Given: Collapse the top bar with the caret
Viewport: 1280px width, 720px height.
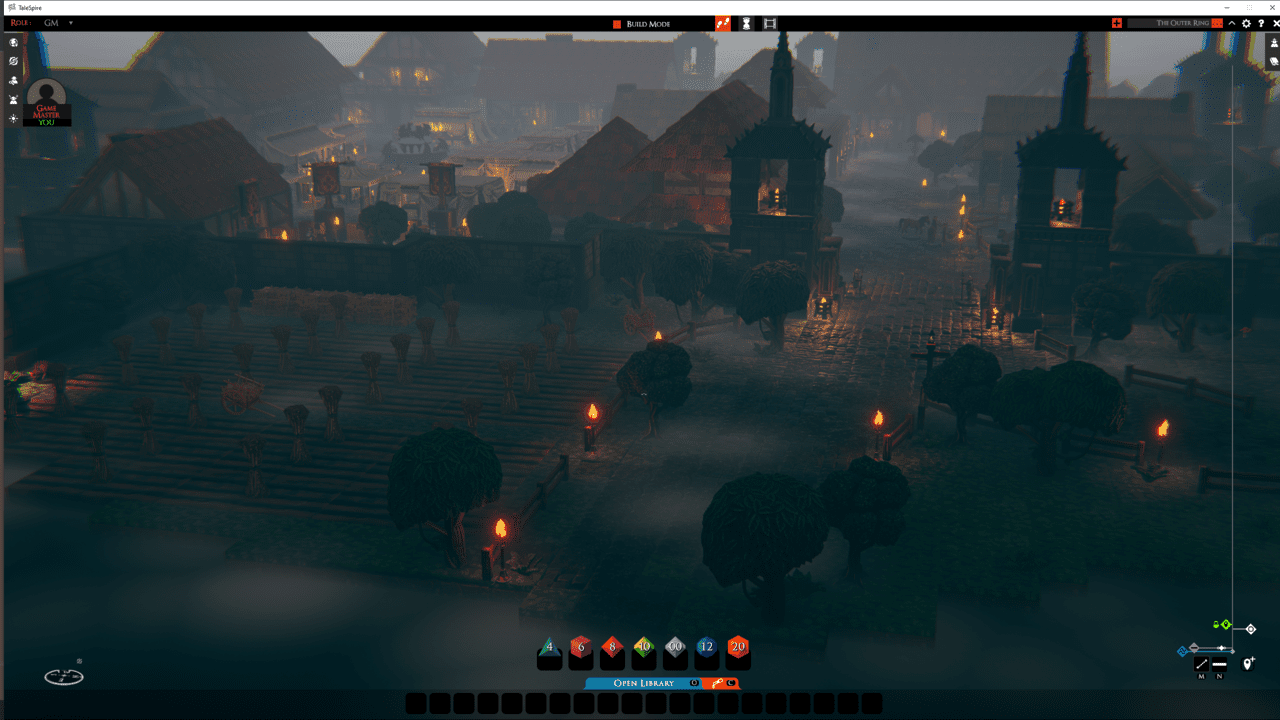Looking at the screenshot, I should 1232,23.
